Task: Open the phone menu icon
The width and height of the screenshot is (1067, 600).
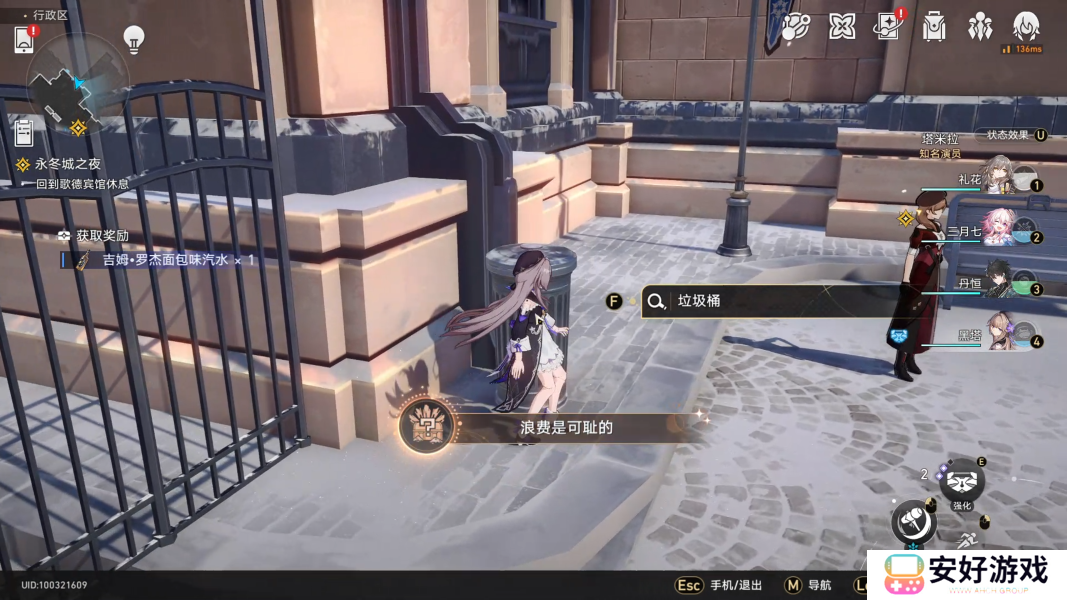Action: pos(25,40)
